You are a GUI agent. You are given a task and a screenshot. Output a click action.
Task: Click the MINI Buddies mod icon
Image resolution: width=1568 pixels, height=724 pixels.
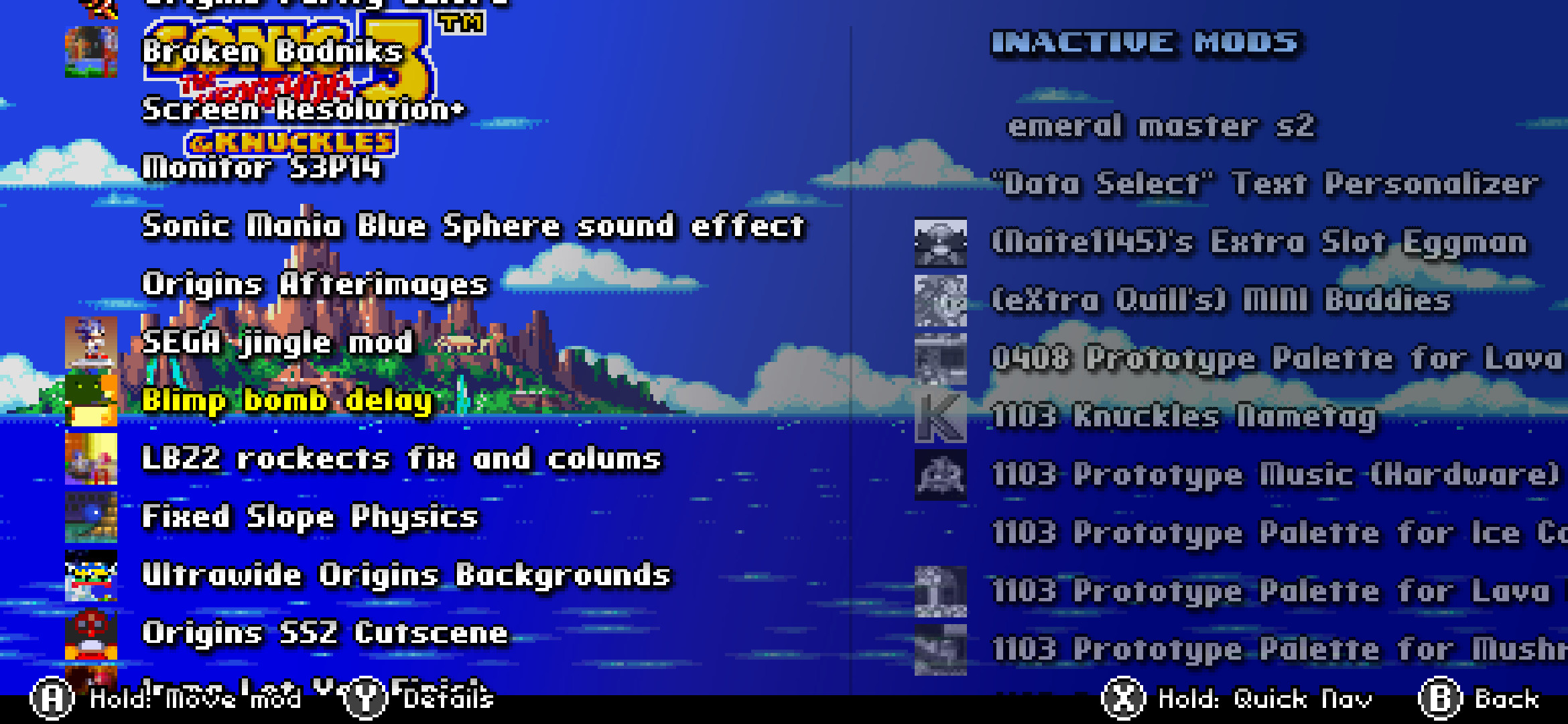tap(941, 300)
